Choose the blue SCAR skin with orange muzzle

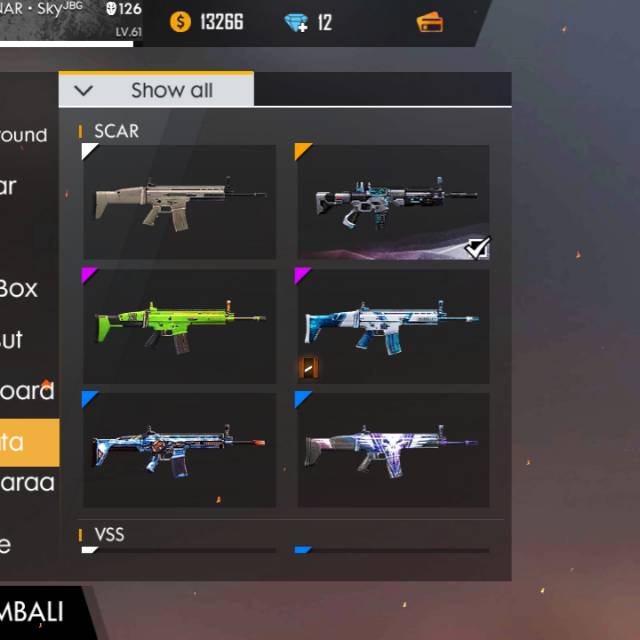[180, 449]
